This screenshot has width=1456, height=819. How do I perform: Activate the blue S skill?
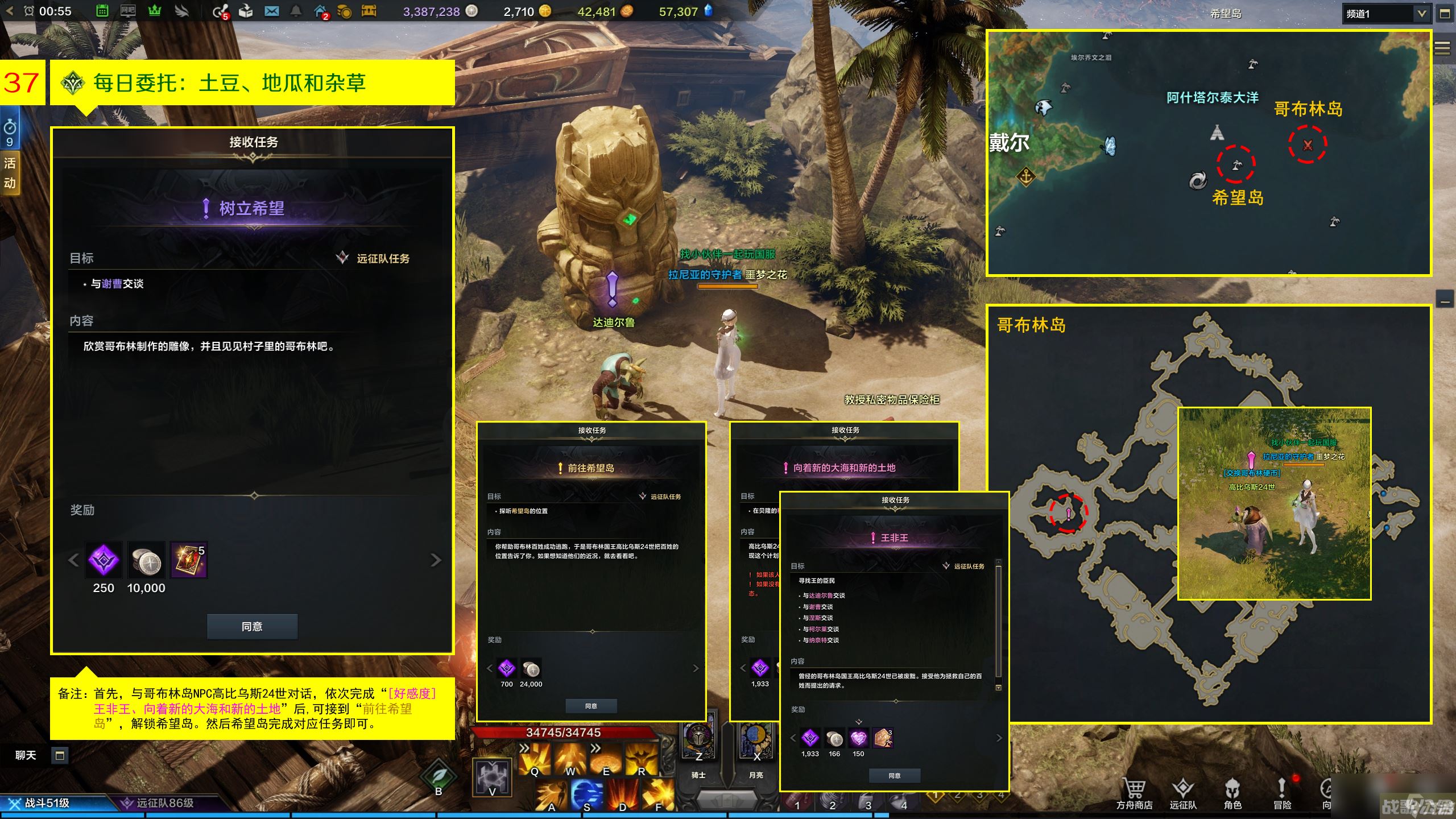pos(586,794)
